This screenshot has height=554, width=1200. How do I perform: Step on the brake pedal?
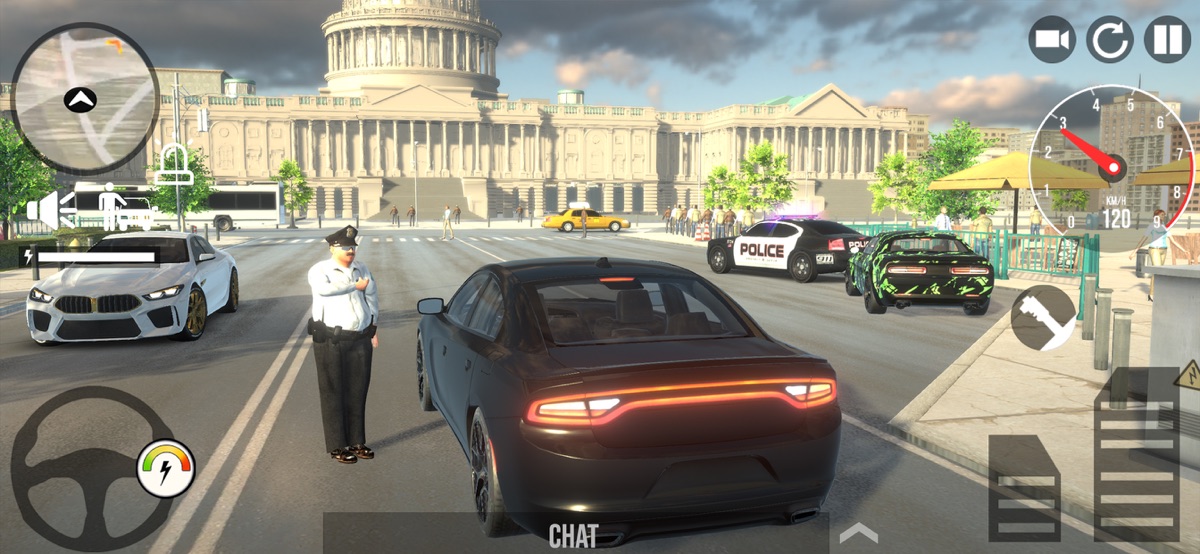pos(1023,488)
